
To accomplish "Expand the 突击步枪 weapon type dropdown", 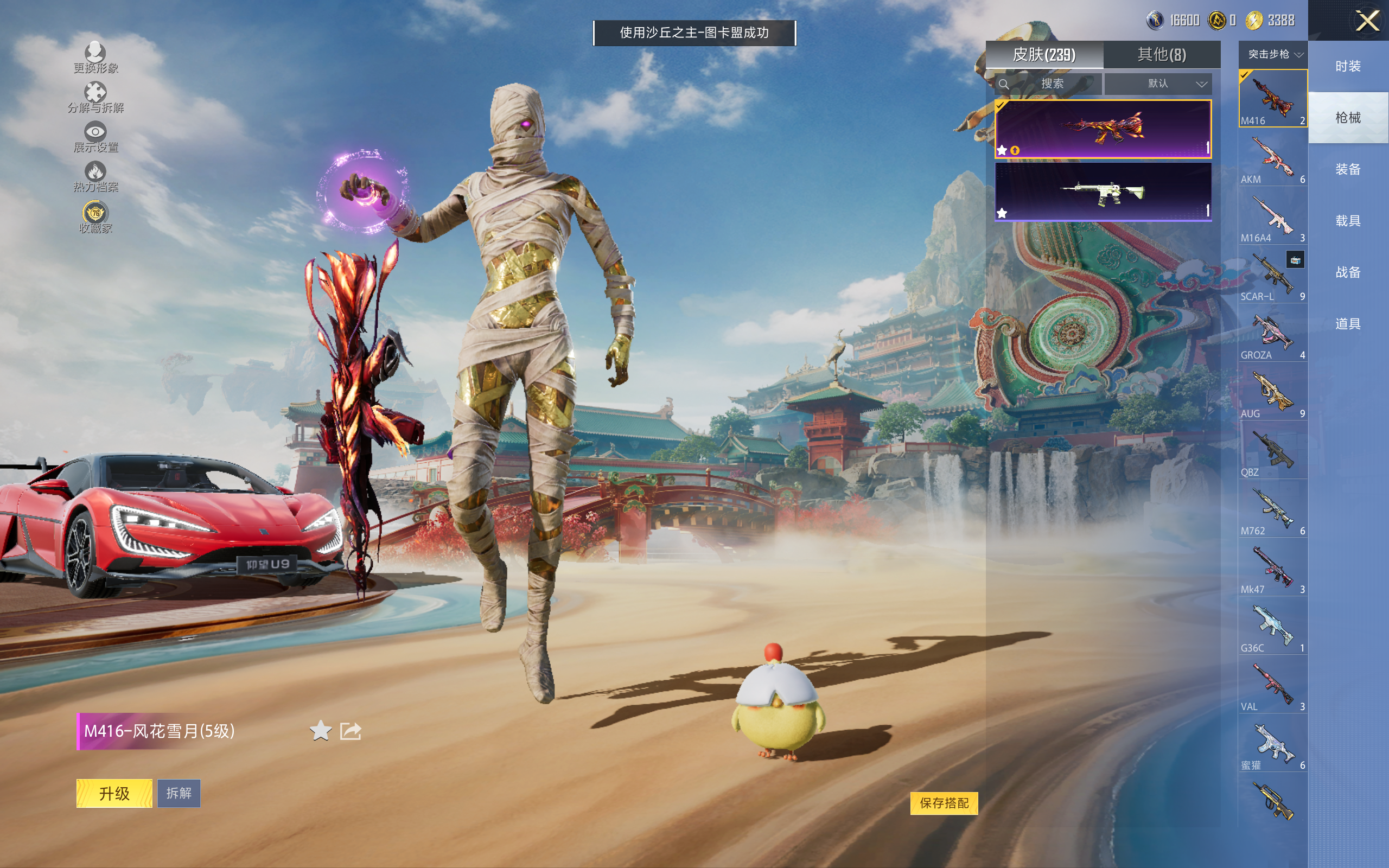I will [x=1272, y=55].
